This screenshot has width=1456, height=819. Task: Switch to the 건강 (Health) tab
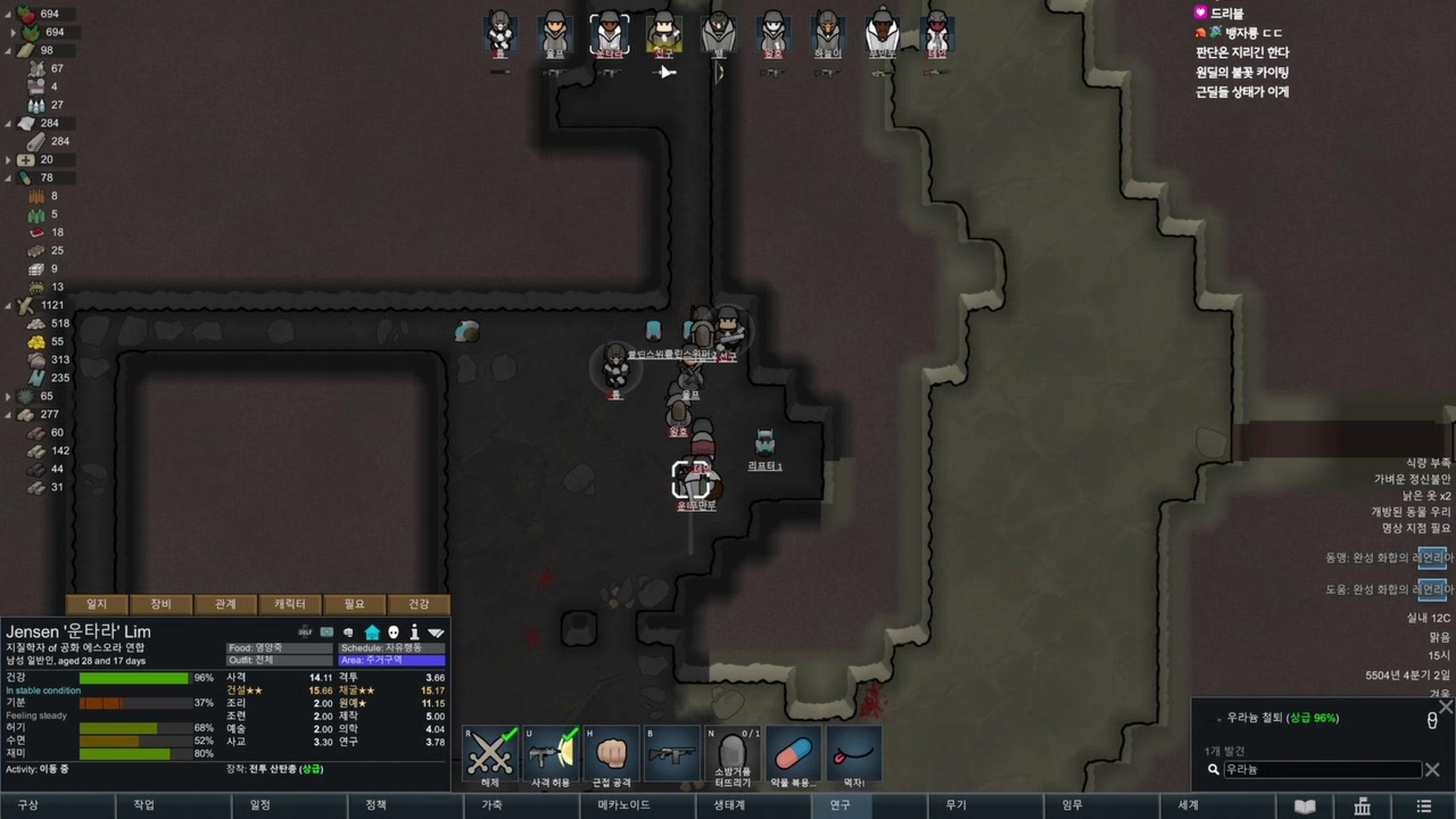tap(418, 604)
